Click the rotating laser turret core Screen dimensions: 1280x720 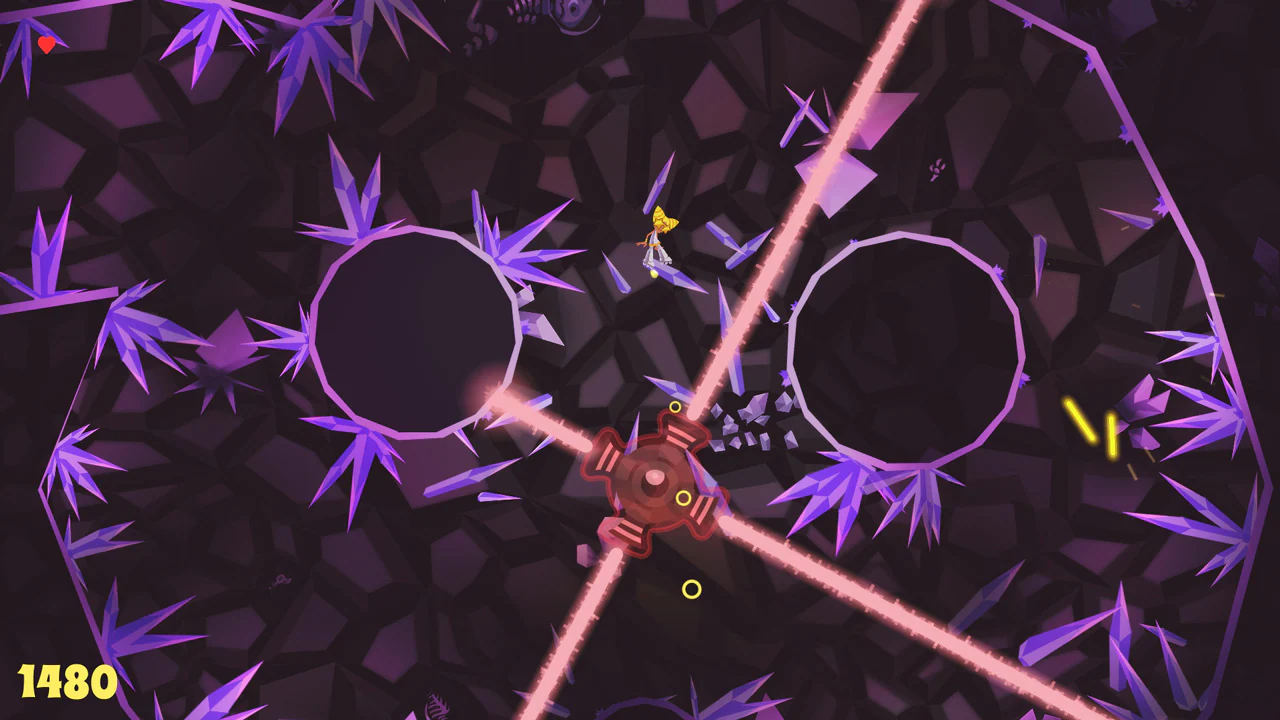click(x=655, y=478)
